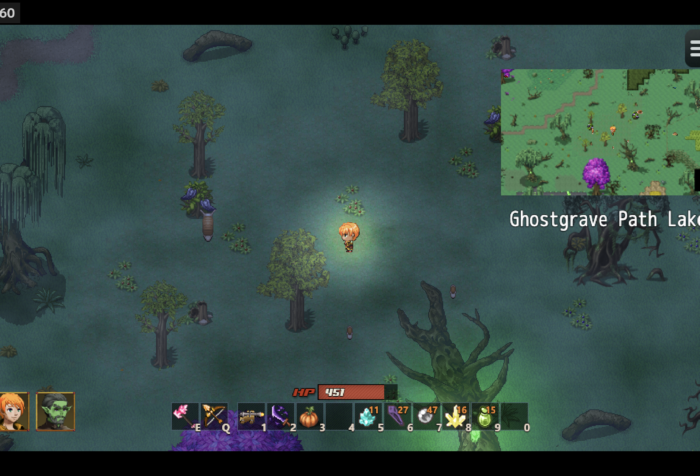Use the green potion in slot 9

tap(485, 416)
